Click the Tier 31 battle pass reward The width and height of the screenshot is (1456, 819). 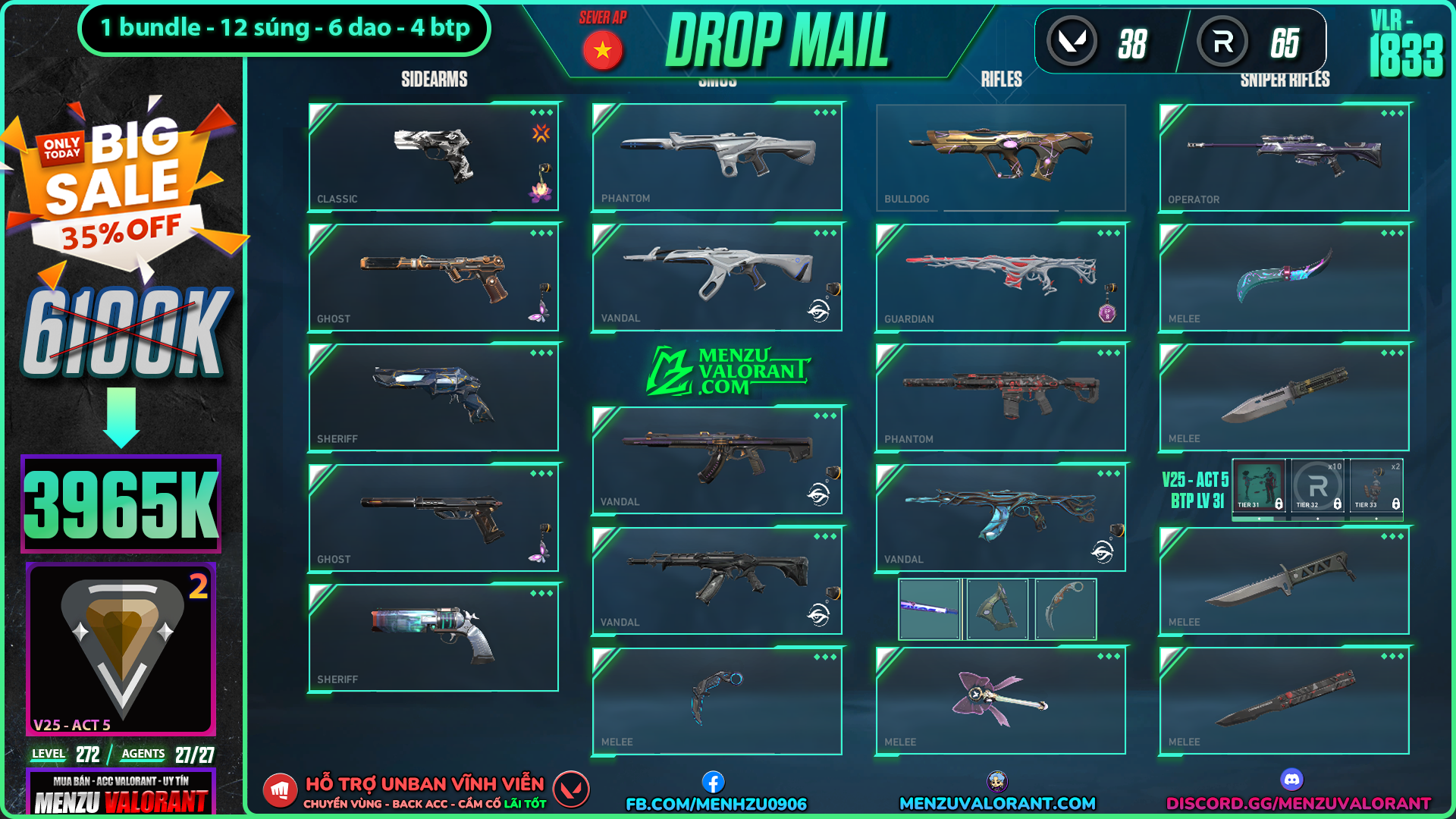[x=1259, y=487]
